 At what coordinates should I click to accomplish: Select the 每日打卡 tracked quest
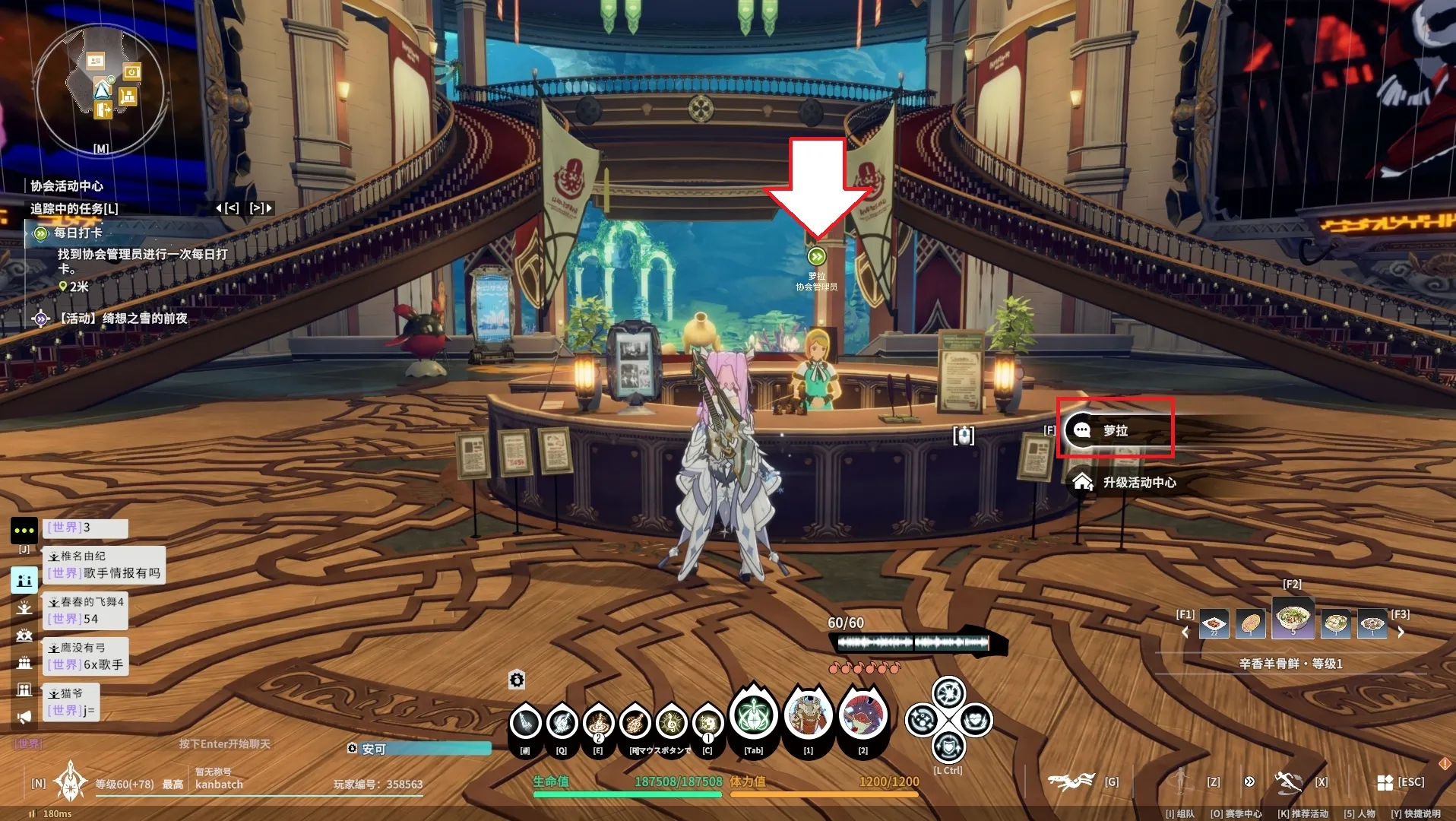pos(78,233)
